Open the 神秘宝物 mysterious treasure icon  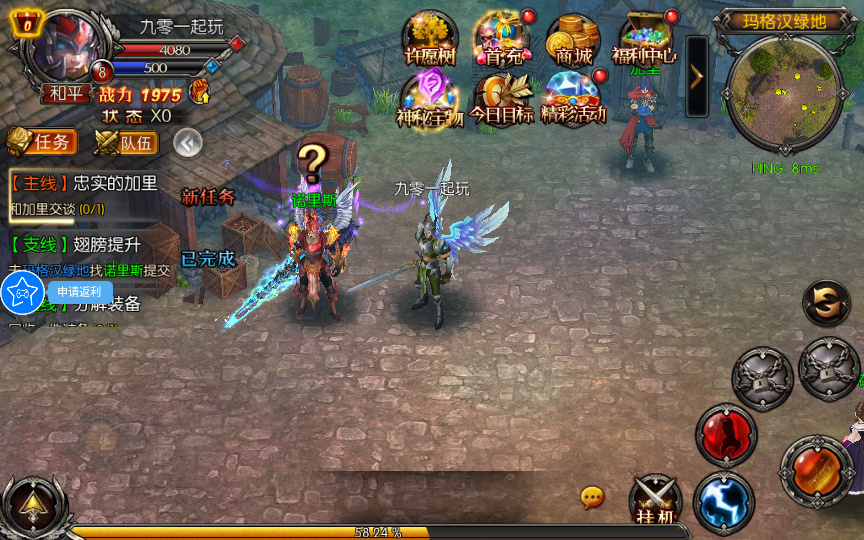point(429,96)
